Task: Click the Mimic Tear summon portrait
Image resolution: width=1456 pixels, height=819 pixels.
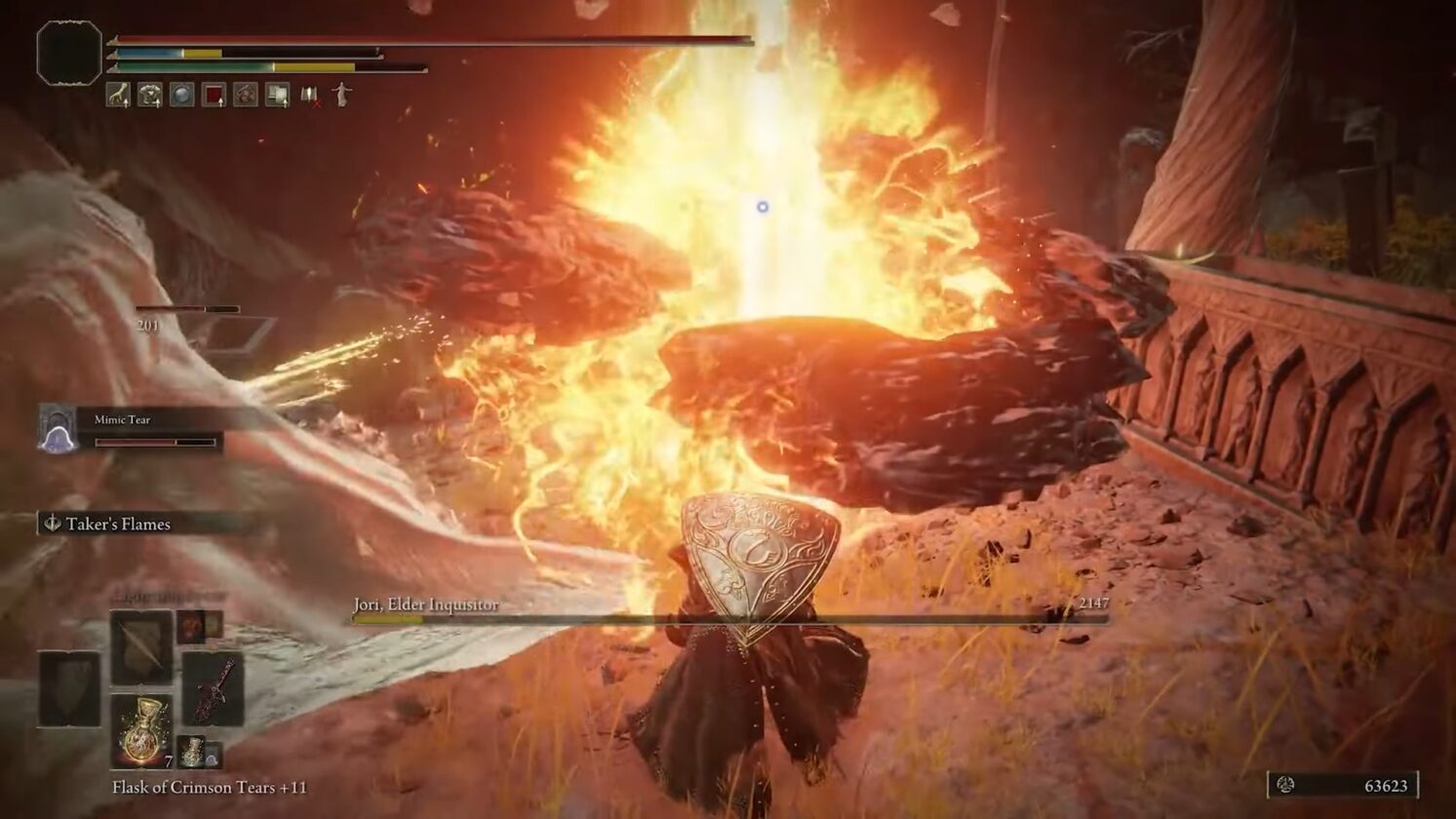Action: [x=58, y=429]
